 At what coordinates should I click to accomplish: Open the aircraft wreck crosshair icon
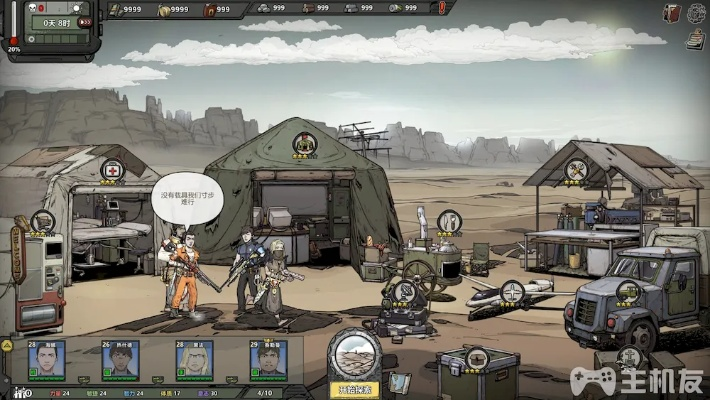[512, 291]
